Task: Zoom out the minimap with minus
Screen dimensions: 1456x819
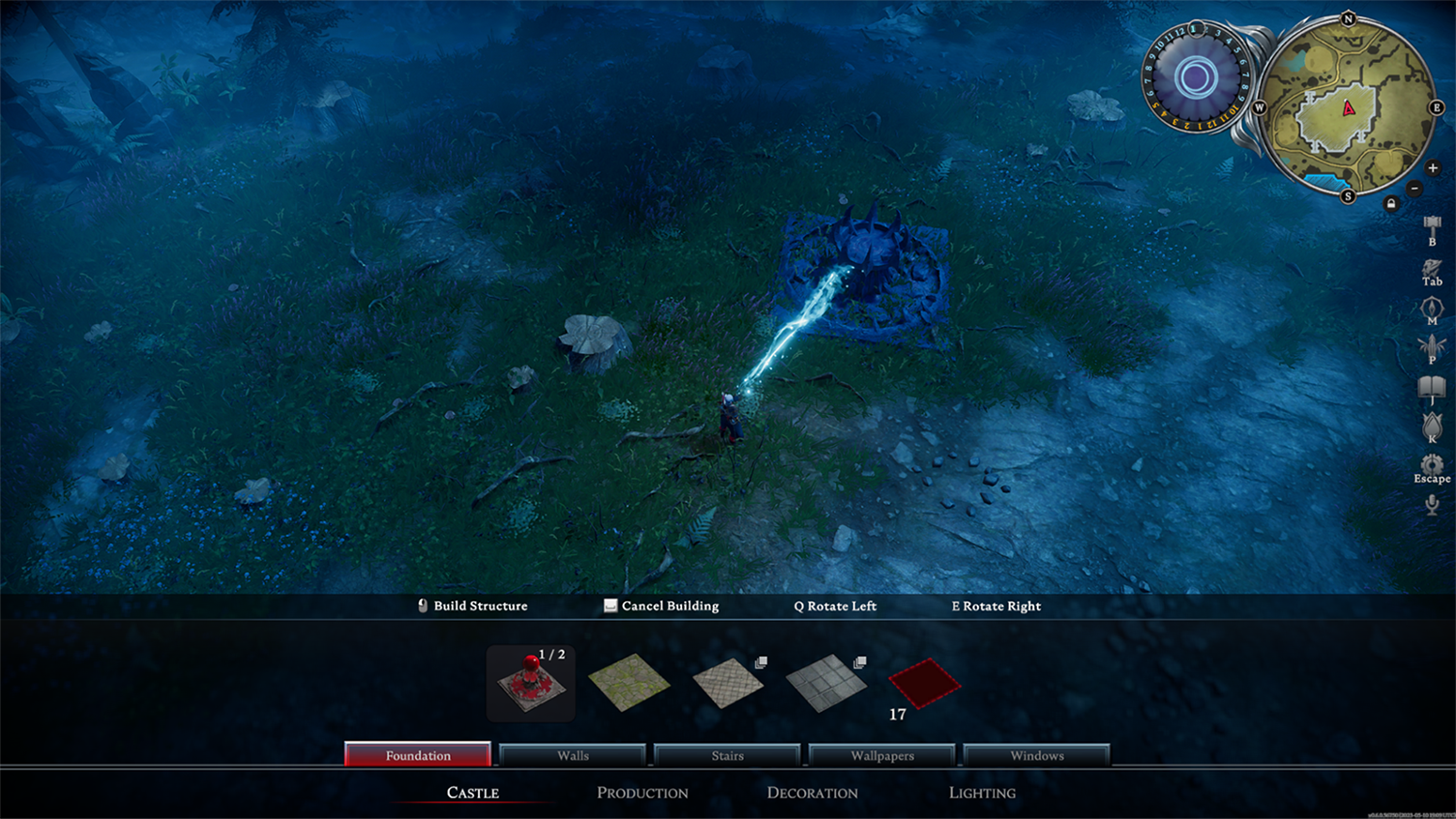Action: (x=1414, y=189)
